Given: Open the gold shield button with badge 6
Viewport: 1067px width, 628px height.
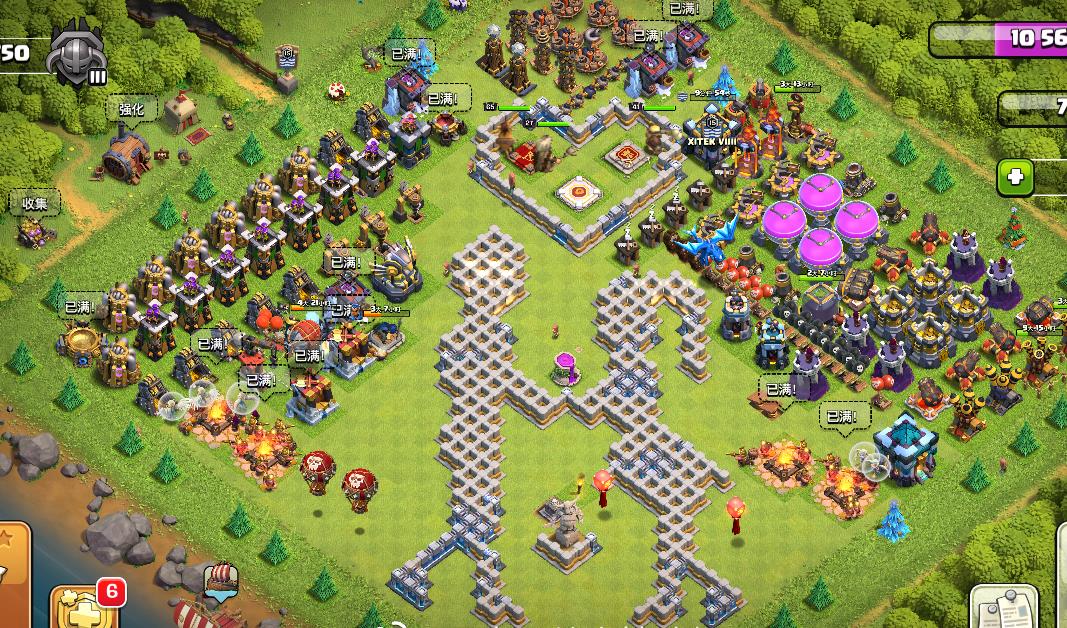Looking at the screenshot, I should tap(82, 605).
